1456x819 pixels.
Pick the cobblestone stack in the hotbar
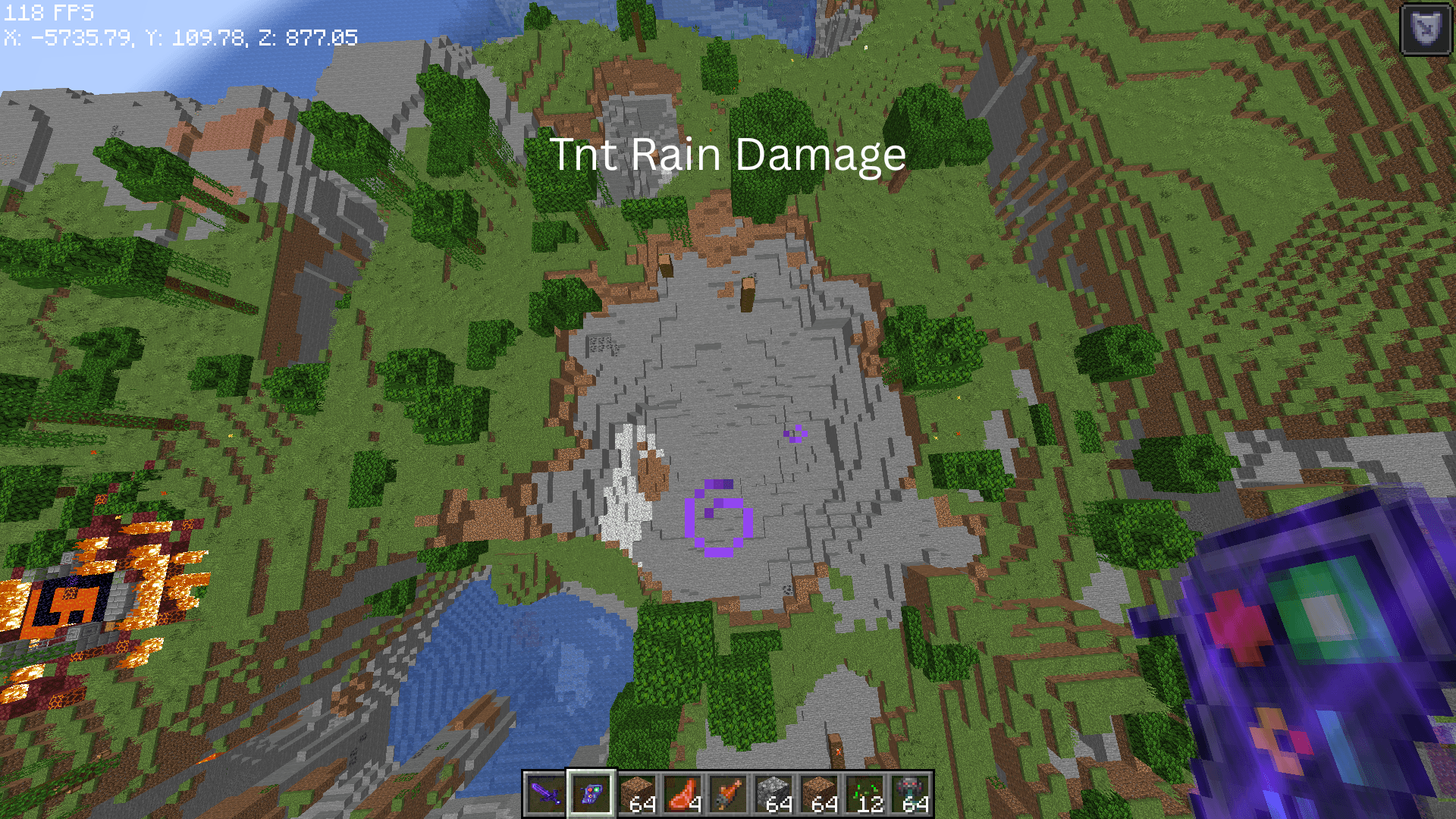point(774,794)
